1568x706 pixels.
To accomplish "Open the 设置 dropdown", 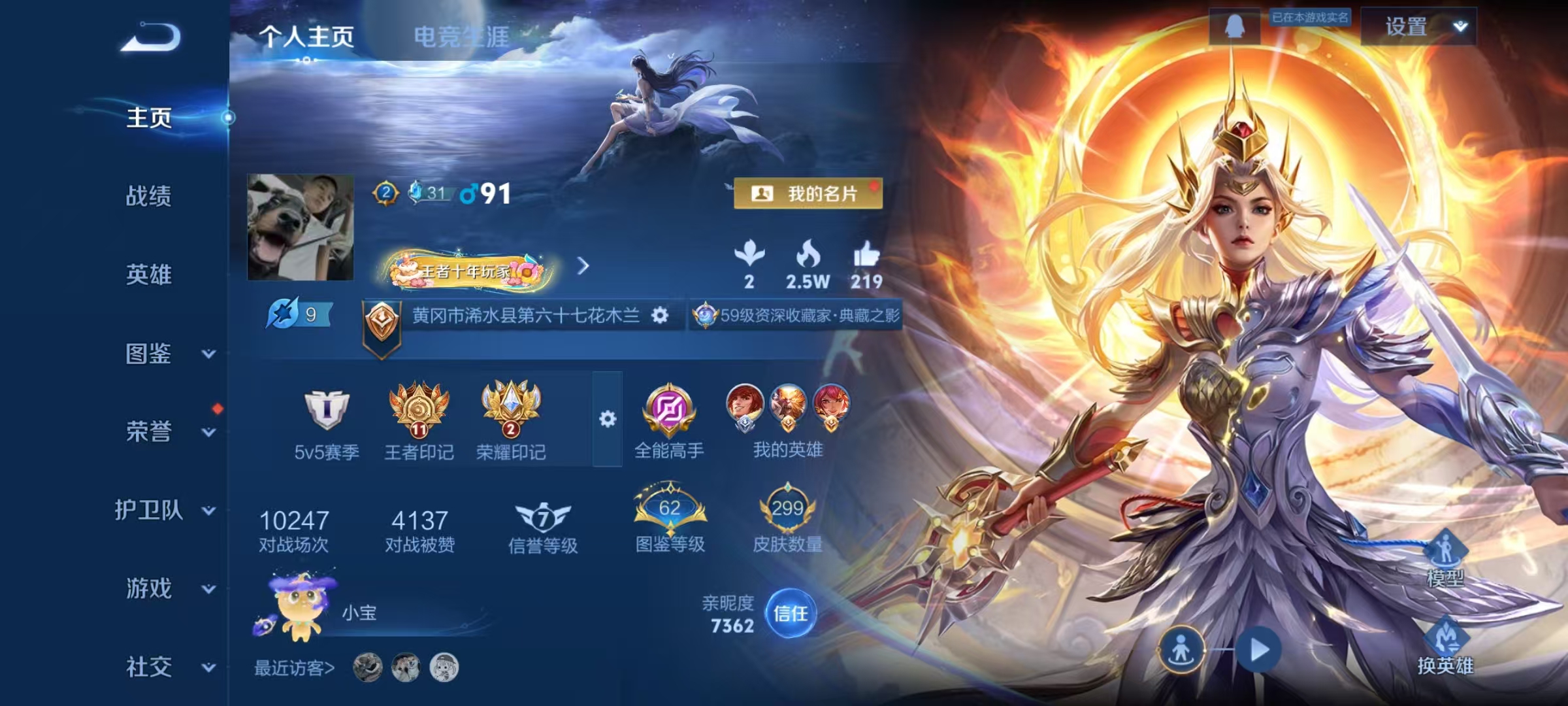I will [1418, 27].
